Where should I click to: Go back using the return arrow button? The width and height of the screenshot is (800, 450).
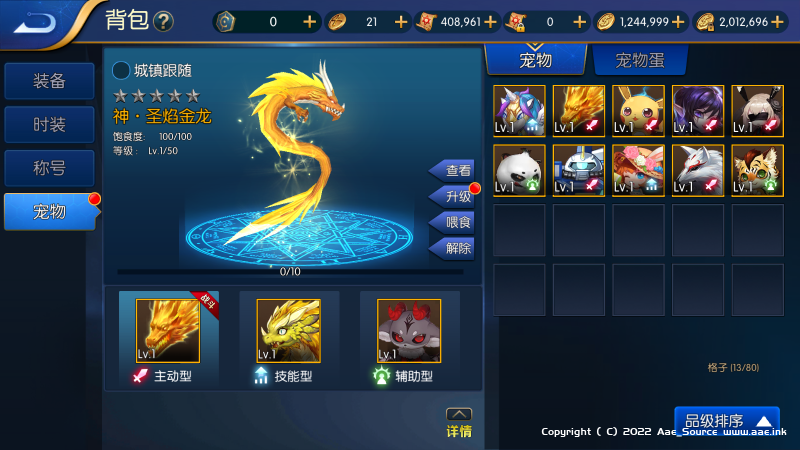38,21
